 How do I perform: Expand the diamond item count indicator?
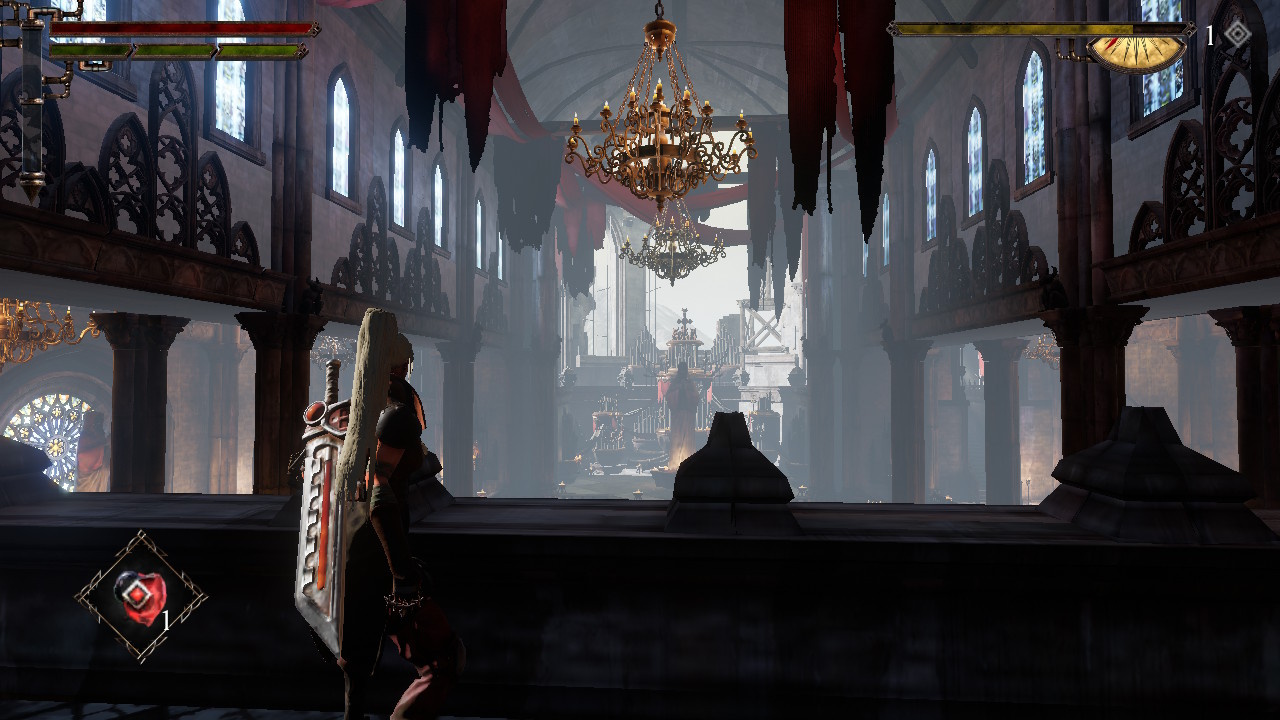(x=1210, y=33)
